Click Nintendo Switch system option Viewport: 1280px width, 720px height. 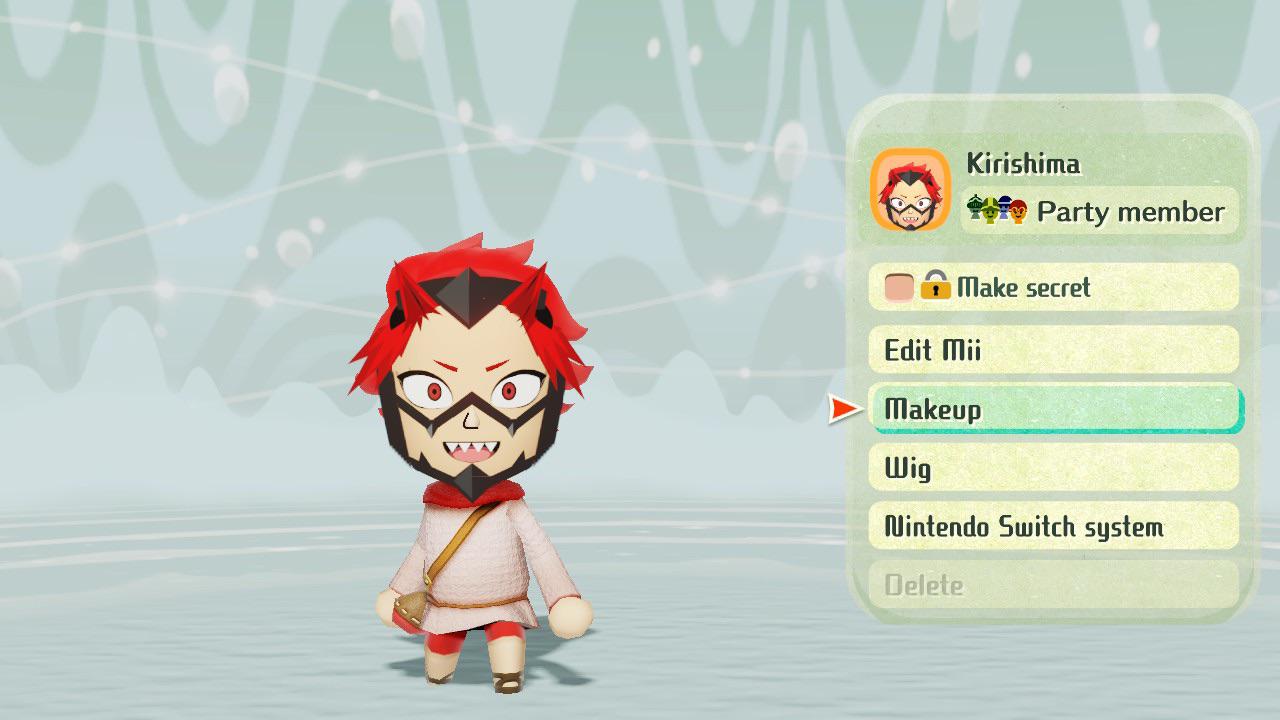pos(1053,527)
